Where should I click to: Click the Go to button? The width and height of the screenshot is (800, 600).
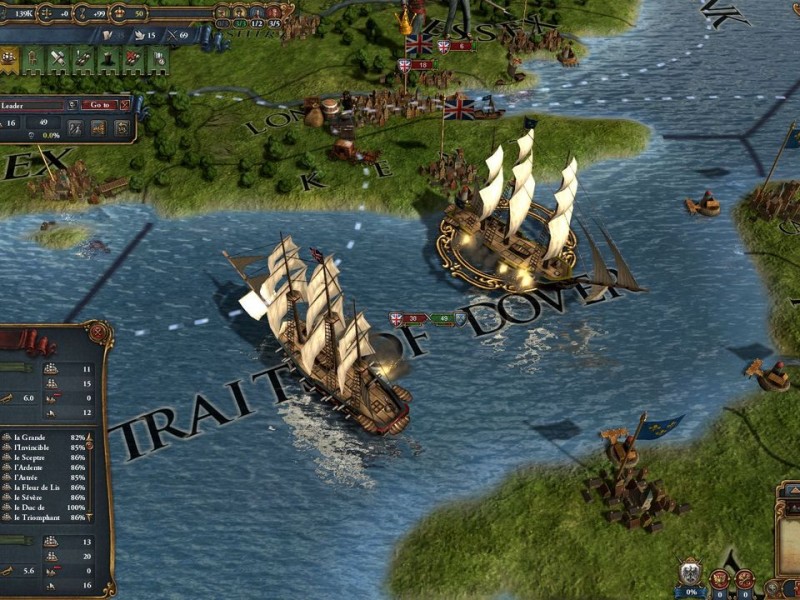point(97,104)
